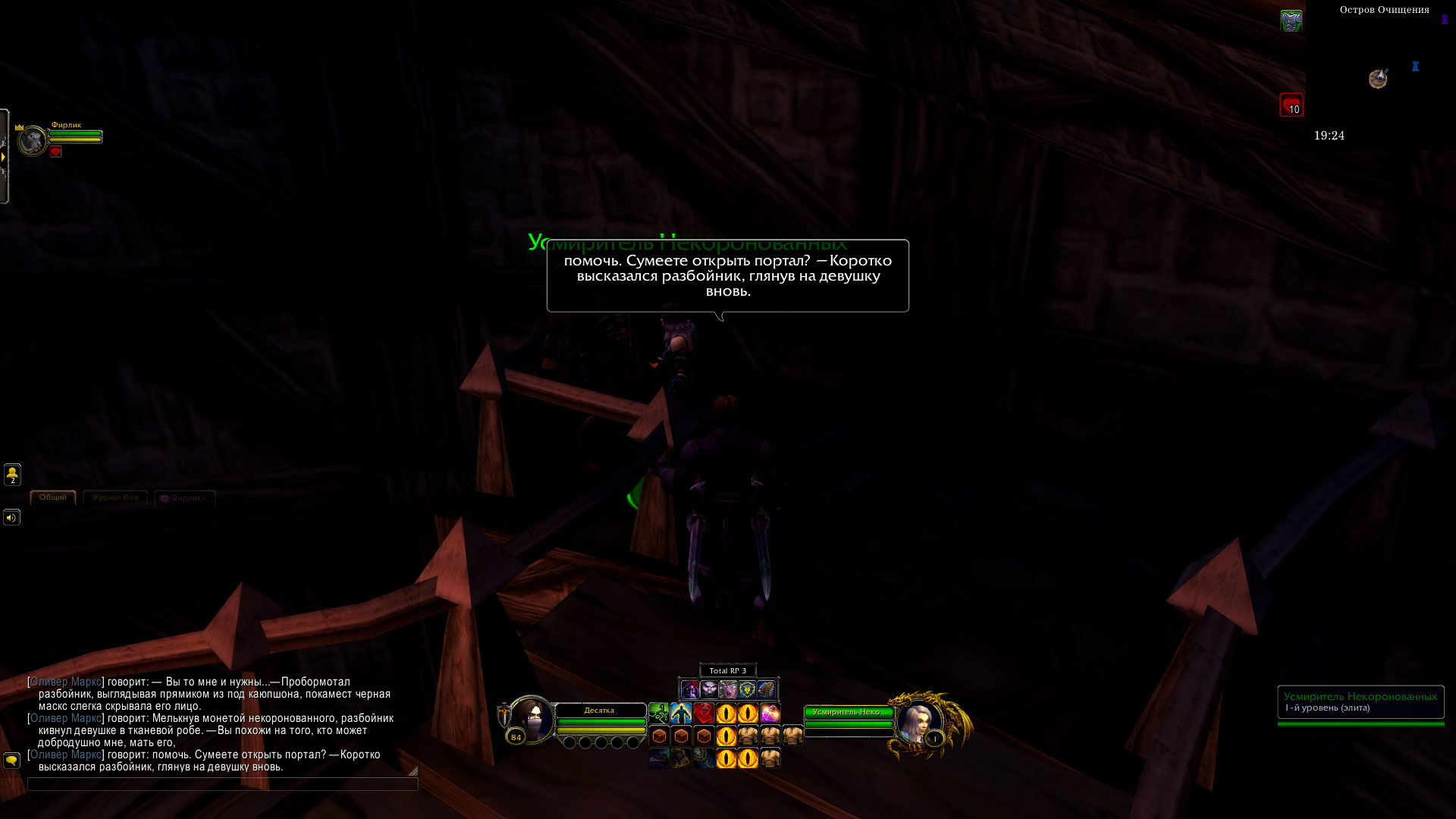This screenshot has width=1456, height=819.
Task: Activate the red skull ability
Action: pos(704,714)
